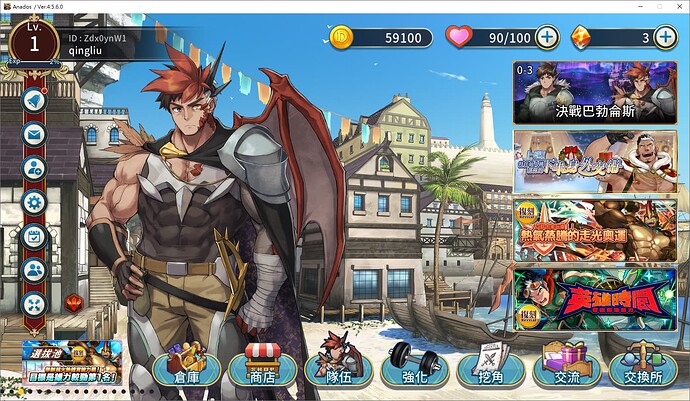Open the add friend icon
The height and width of the screenshot is (401, 690).
click(x=34, y=169)
